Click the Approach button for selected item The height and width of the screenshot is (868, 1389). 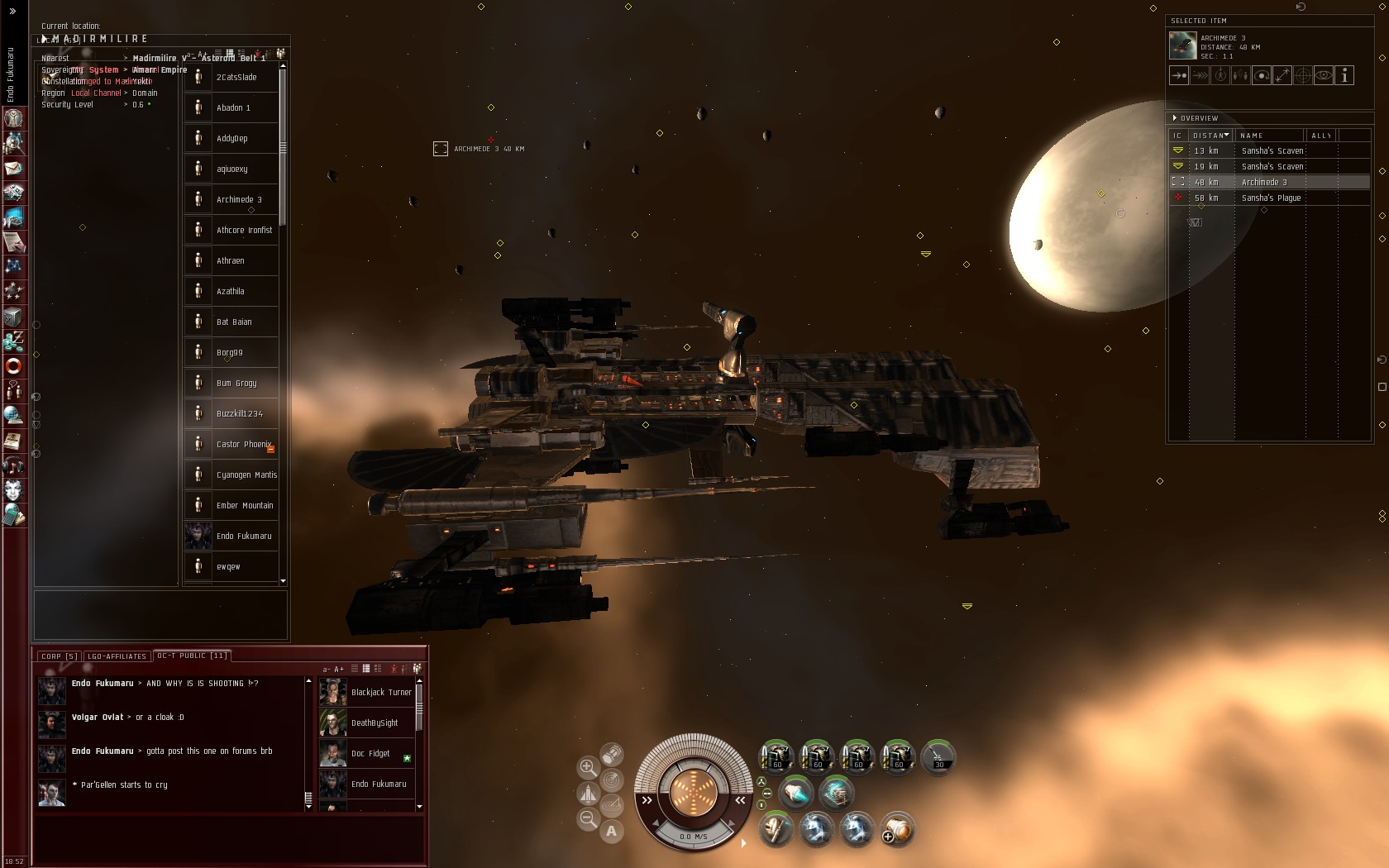[x=1179, y=75]
